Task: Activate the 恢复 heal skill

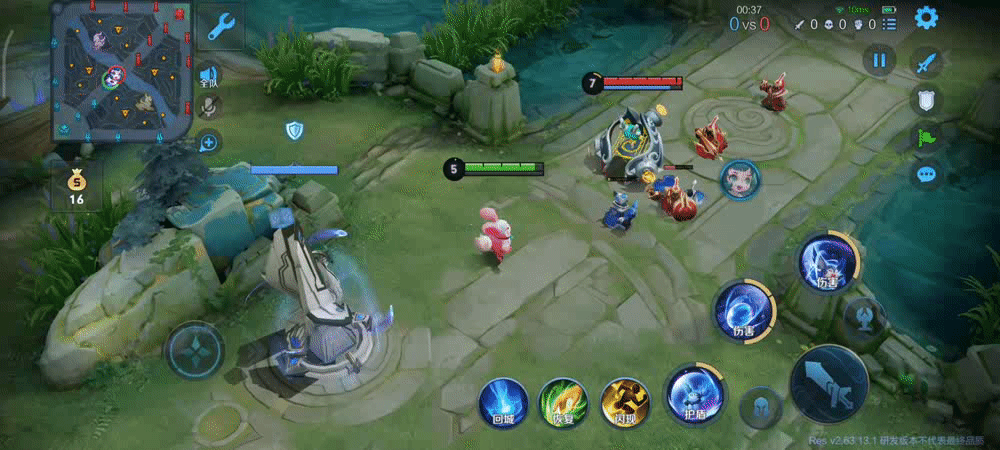Action: pyautogui.click(x=563, y=403)
